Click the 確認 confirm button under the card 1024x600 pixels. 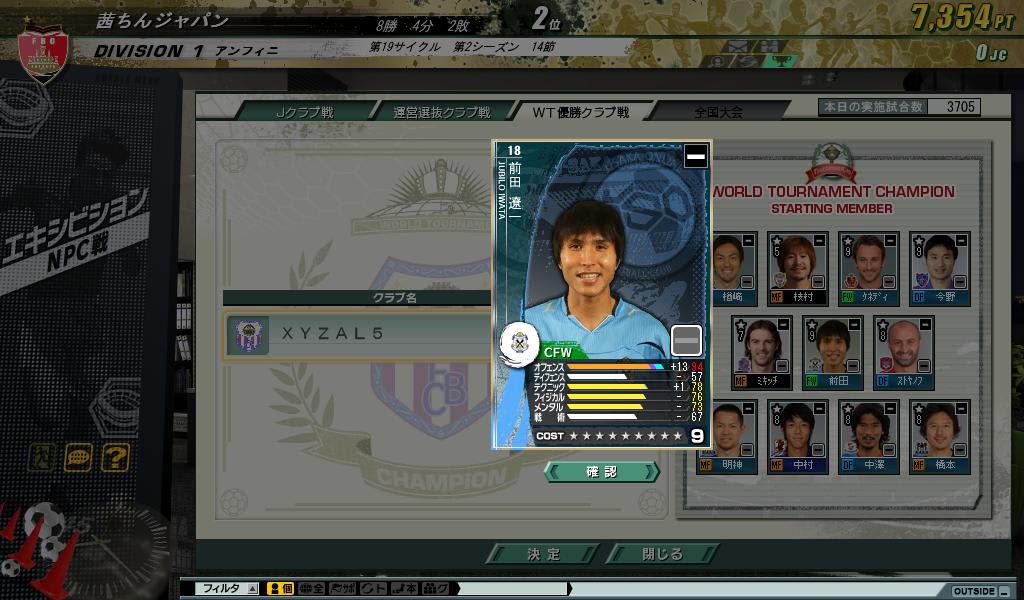(x=602, y=471)
